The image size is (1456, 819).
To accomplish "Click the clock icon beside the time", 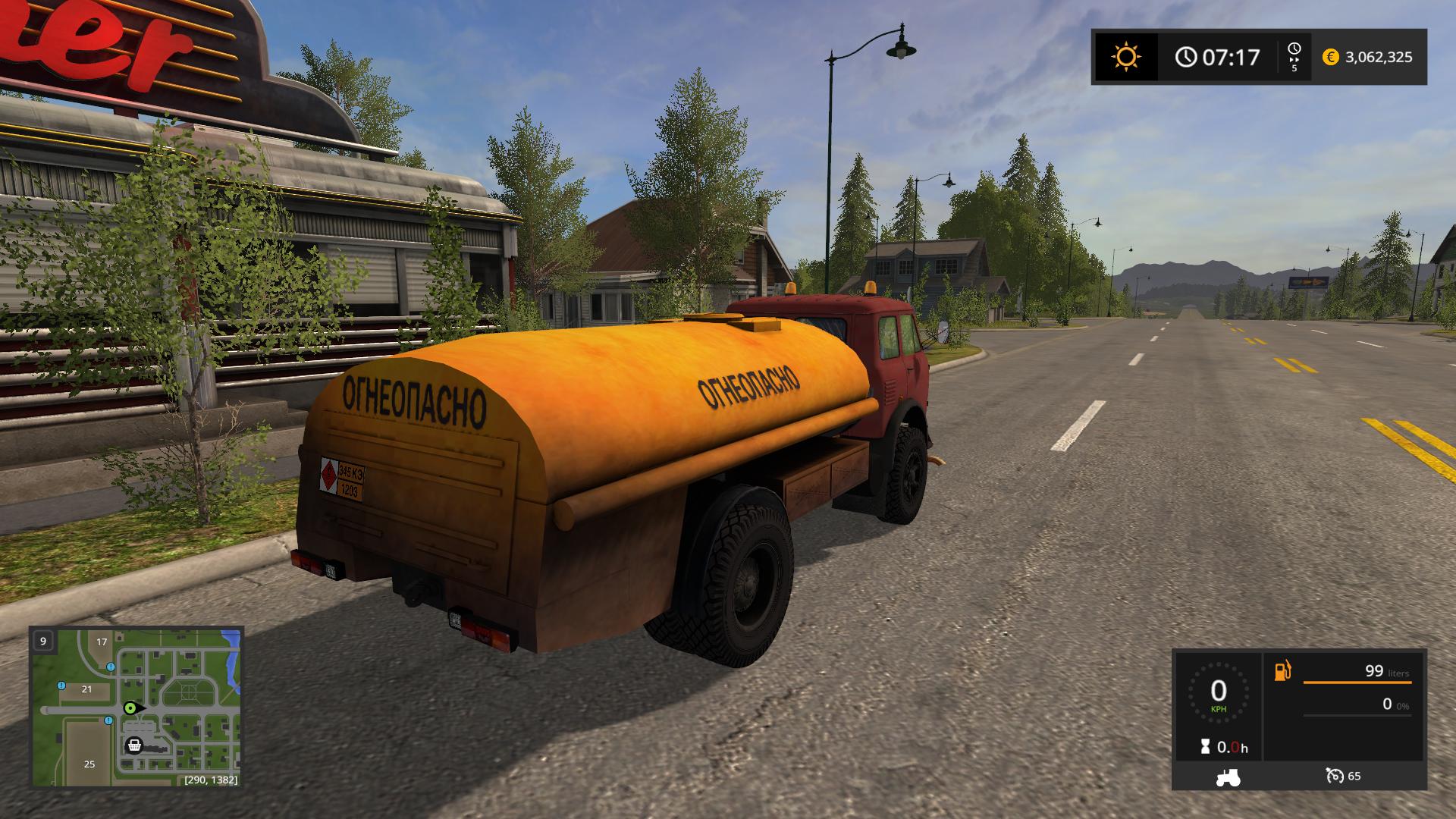I will 1186,57.
